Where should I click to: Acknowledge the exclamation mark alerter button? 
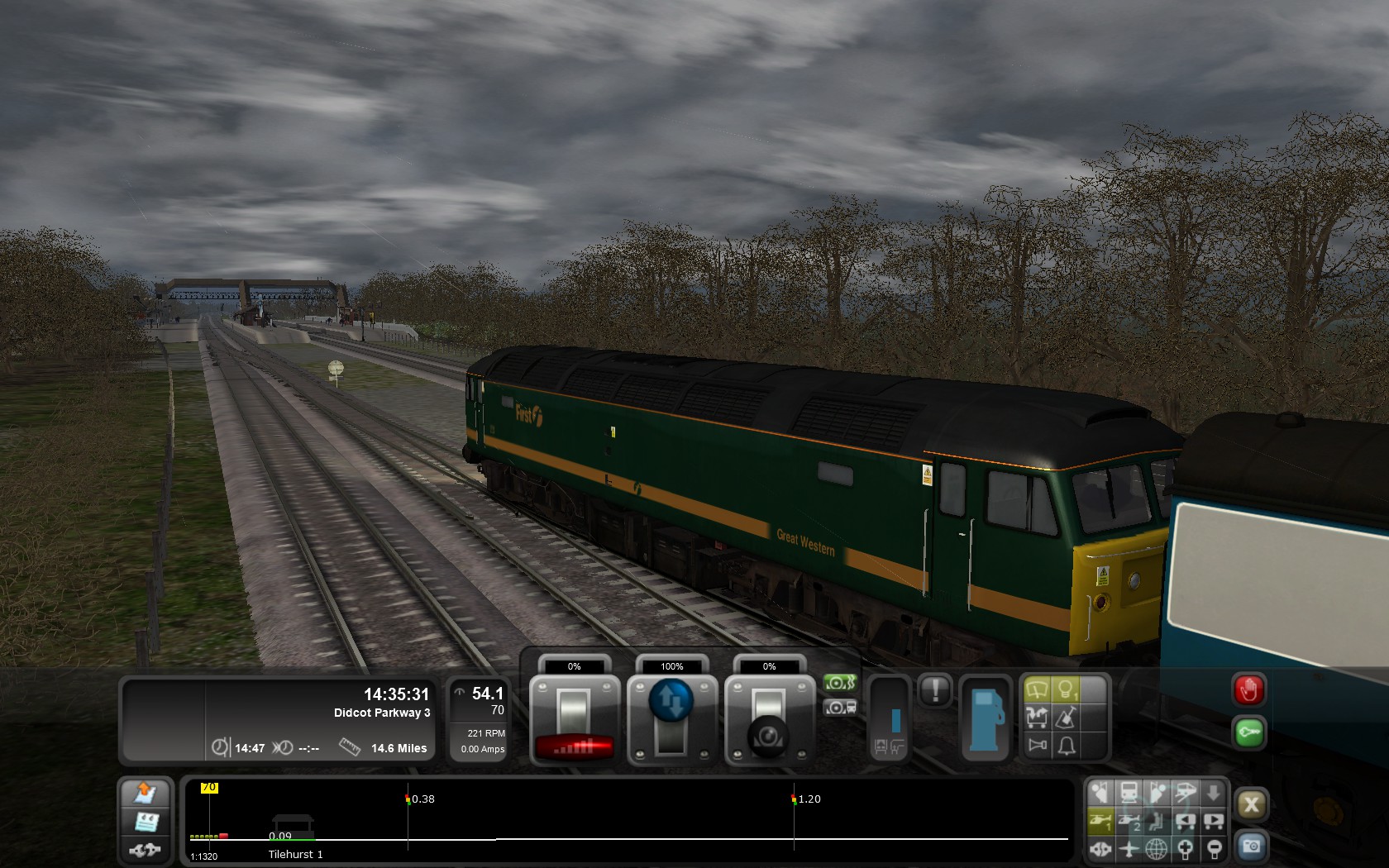pyautogui.click(x=936, y=690)
